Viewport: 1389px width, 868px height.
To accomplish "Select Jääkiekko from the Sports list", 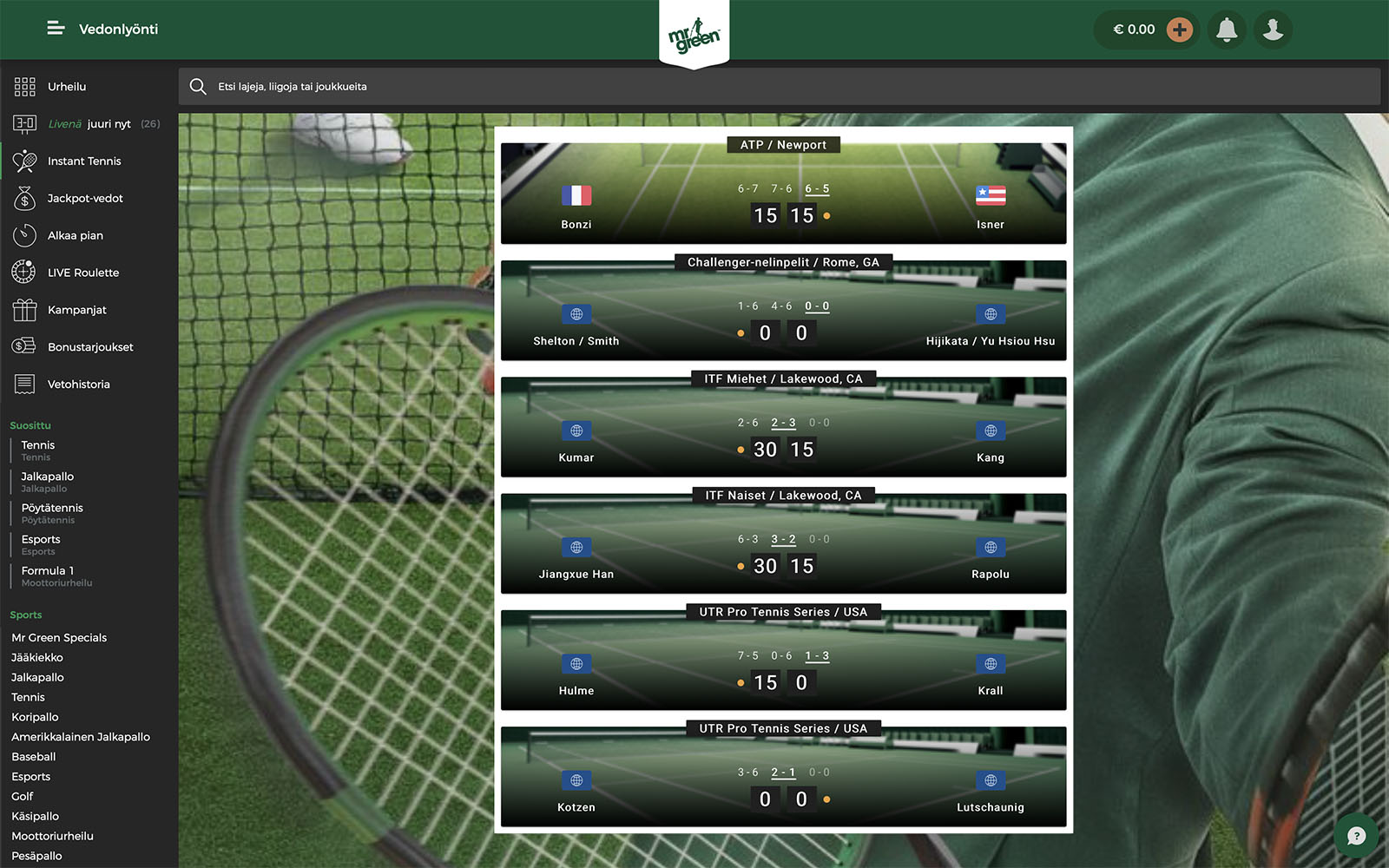I will click(37, 658).
